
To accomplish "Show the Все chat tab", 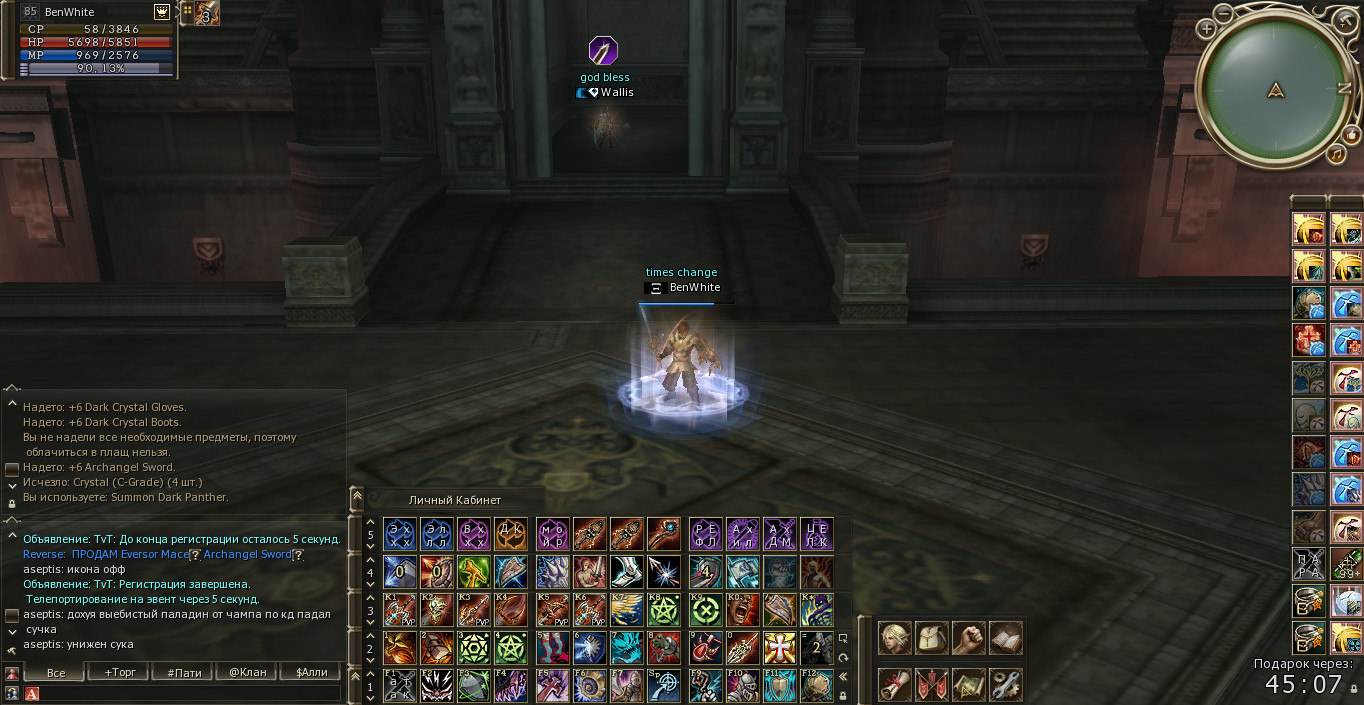I will tap(56, 672).
